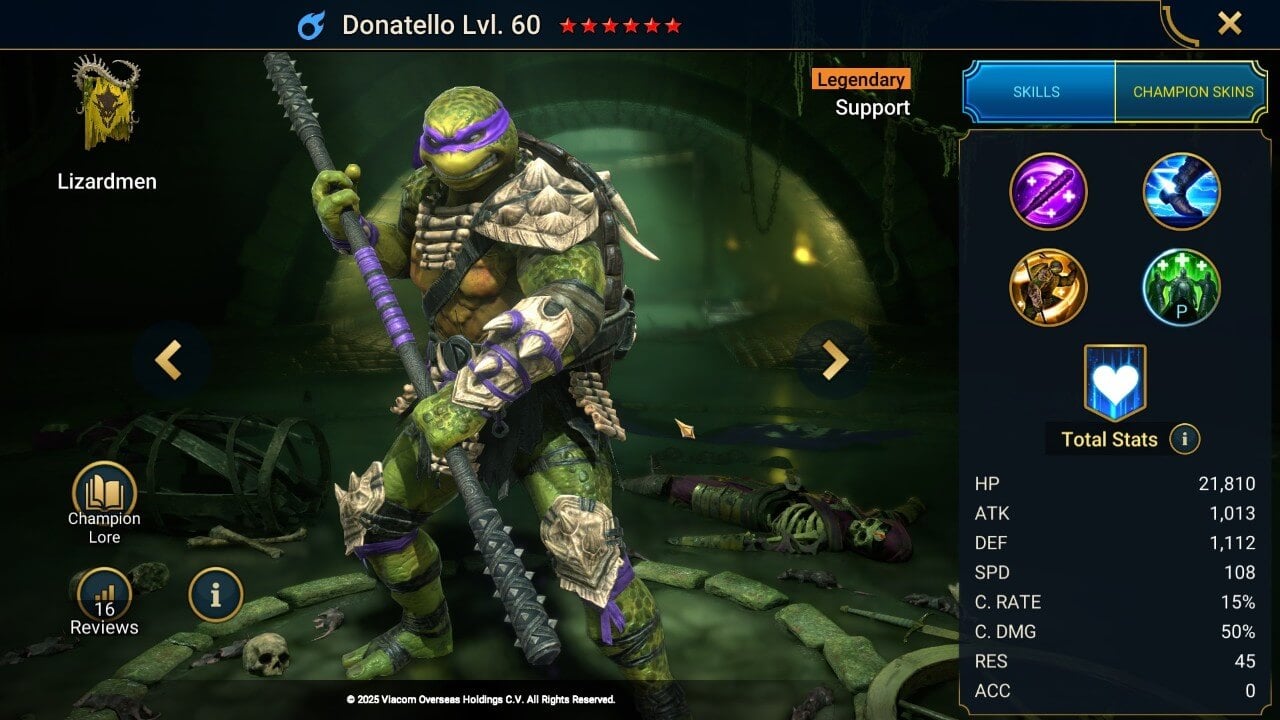Open the Champion Skins tab
The width and height of the screenshot is (1280, 720).
[x=1192, y=92]
